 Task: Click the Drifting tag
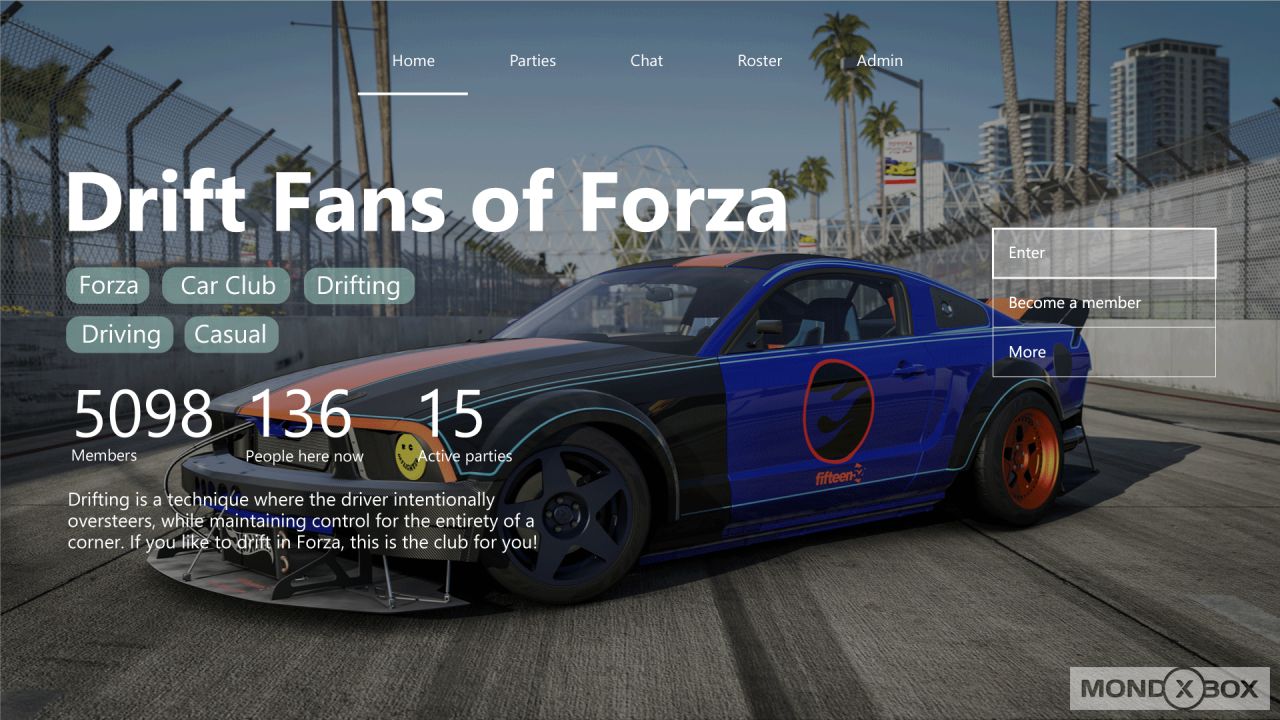(358, 285)
